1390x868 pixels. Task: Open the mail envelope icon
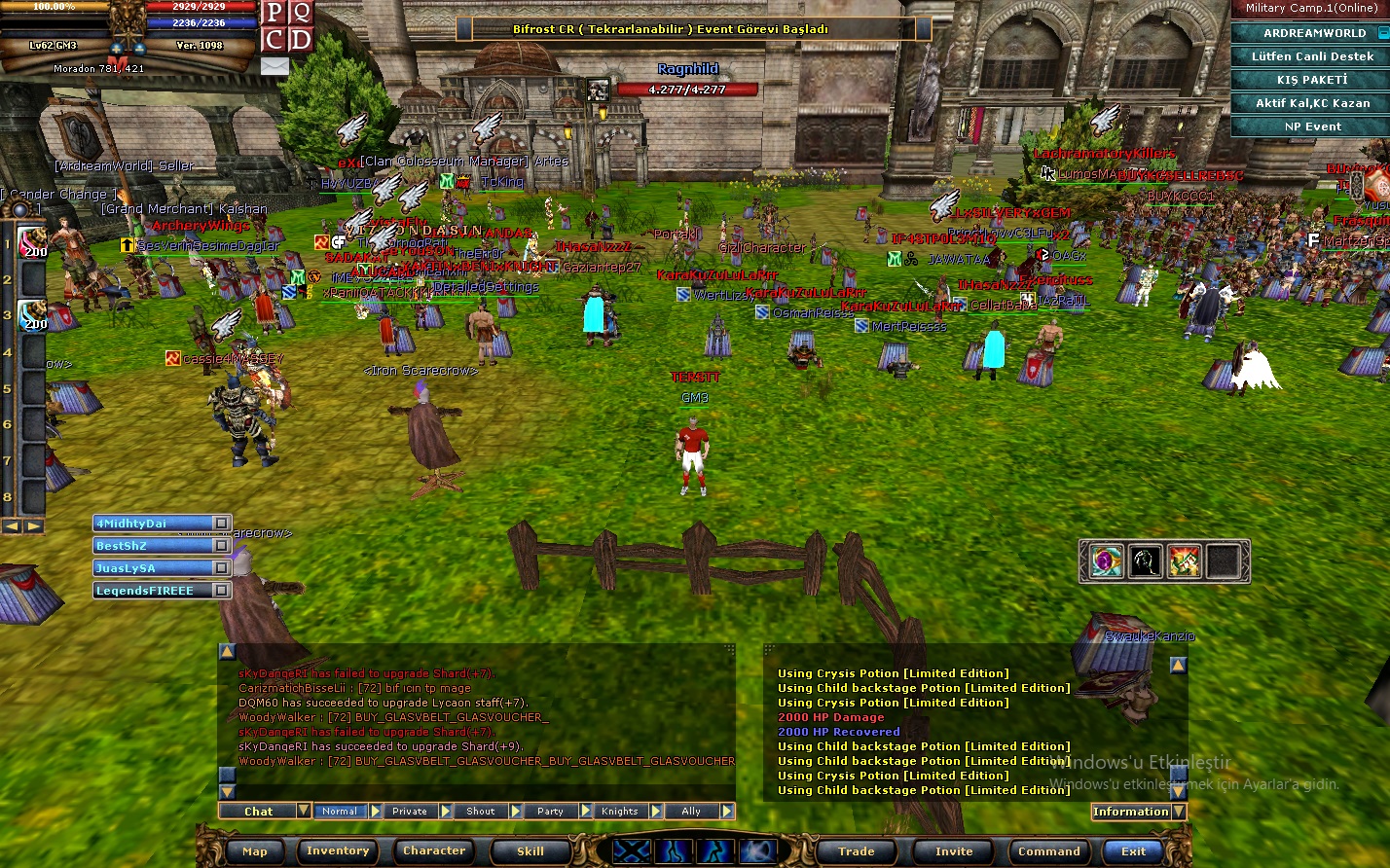[x=274, y=66]
